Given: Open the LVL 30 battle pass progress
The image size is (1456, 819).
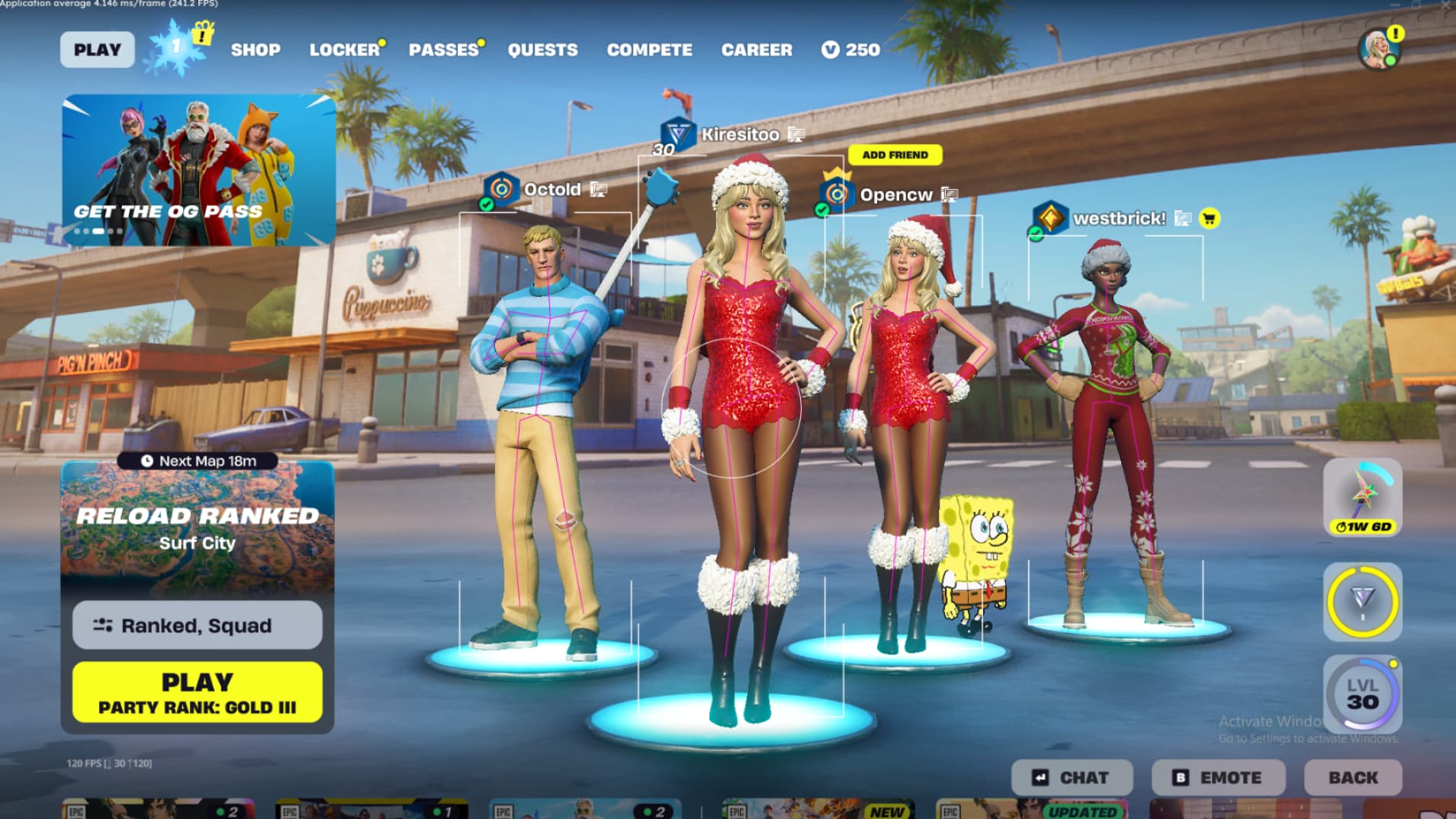Looking at the screenshot, I should click(x=1362, y=694).
